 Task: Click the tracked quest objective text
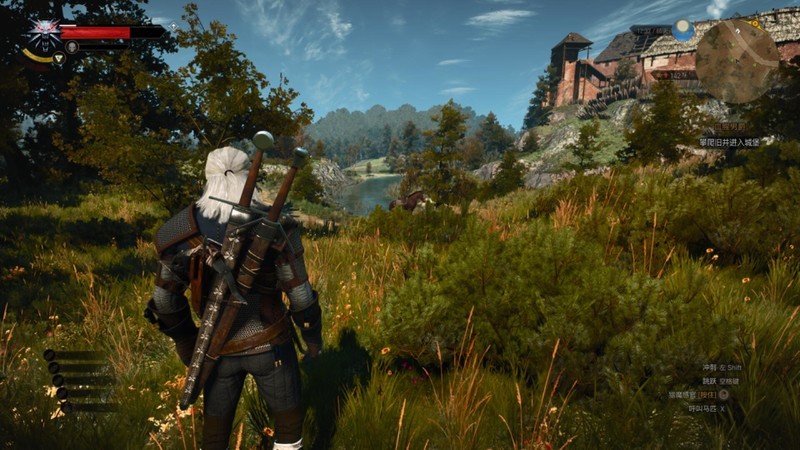(x=729, y=142)
